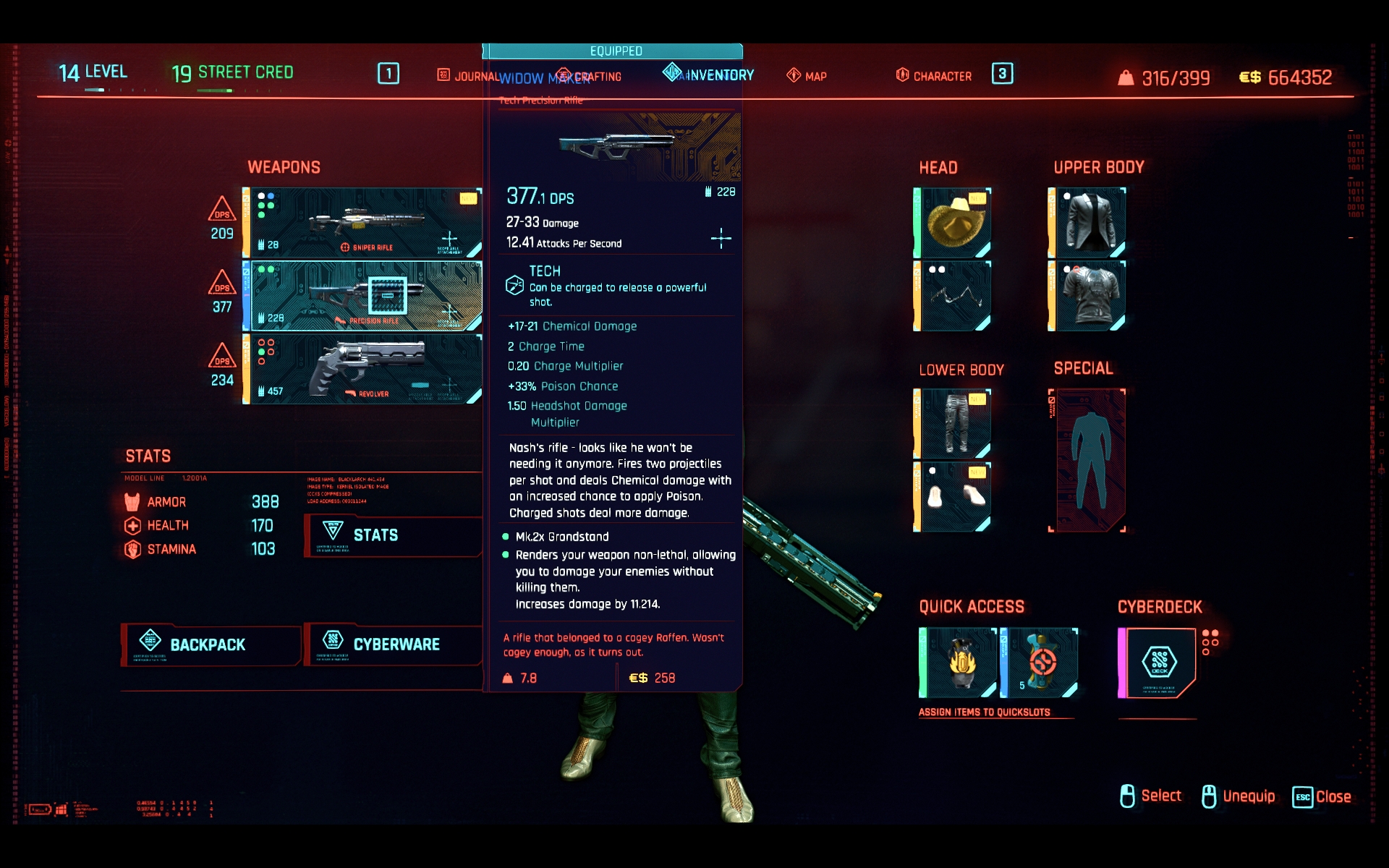Image resolution: width=1389 pixels, height=868 pixels.
Task: Open the Character icon
Action: pyautogui.click(x=902, y=75)
